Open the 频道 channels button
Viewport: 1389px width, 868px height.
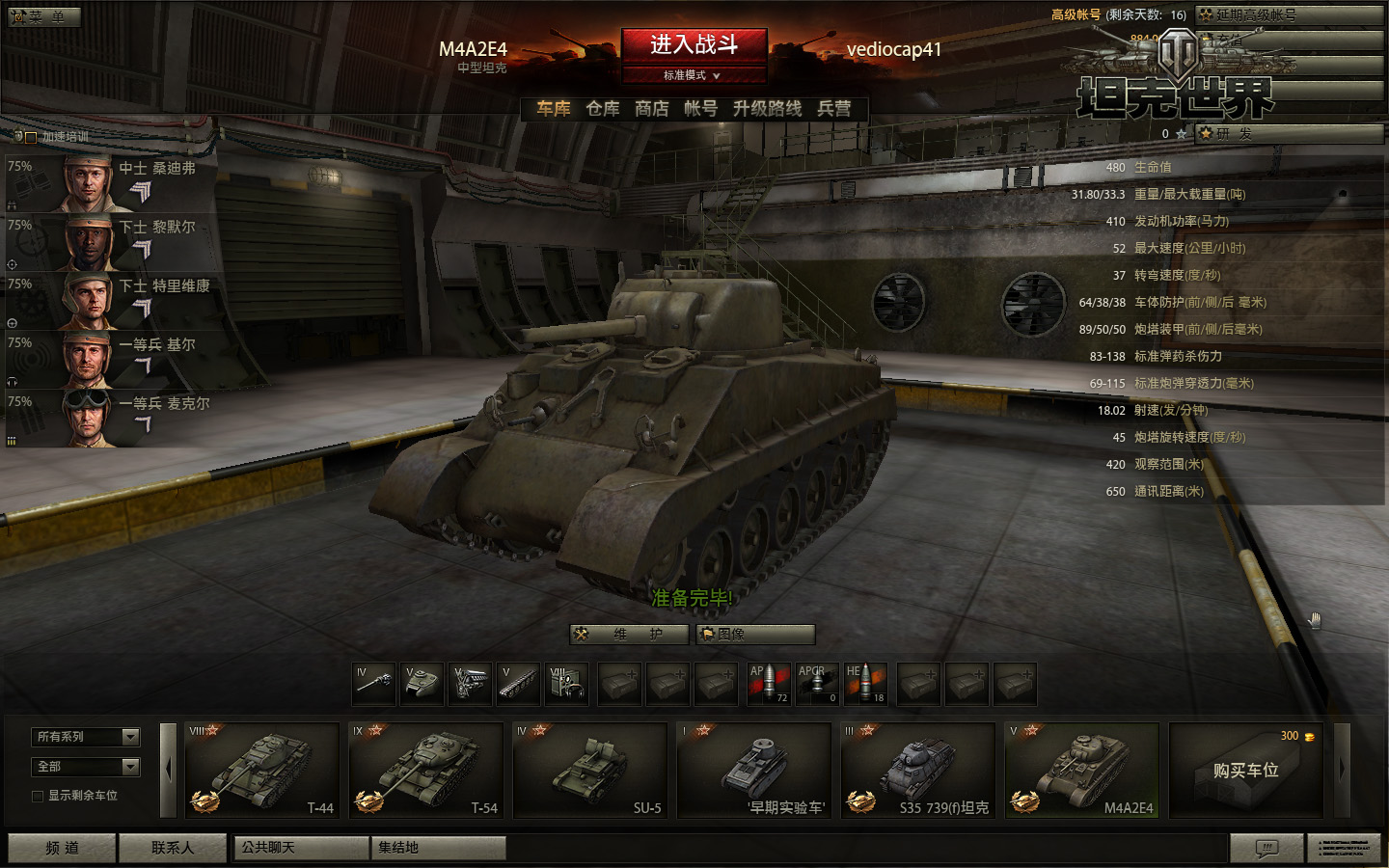tap(62, 848)
